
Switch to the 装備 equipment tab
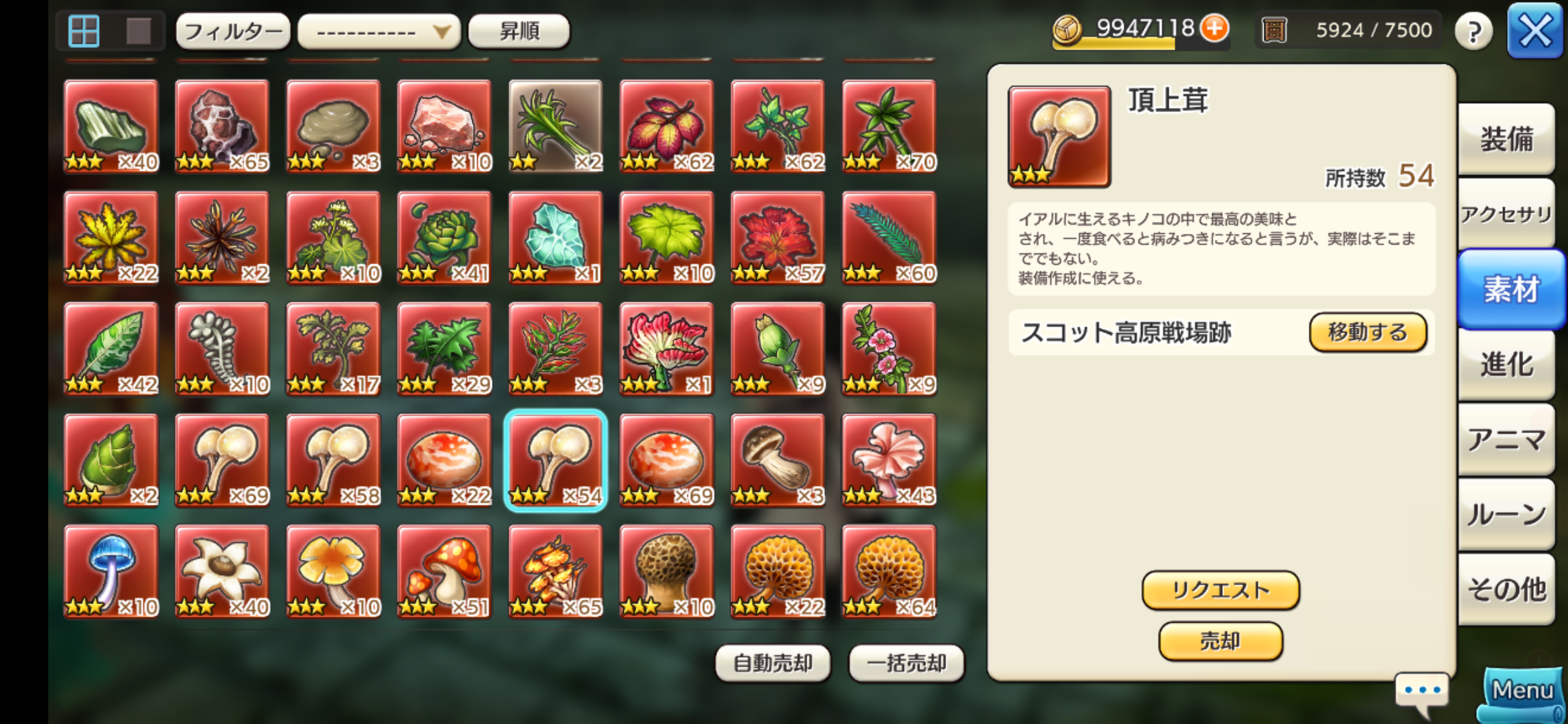click(1508, 137)
